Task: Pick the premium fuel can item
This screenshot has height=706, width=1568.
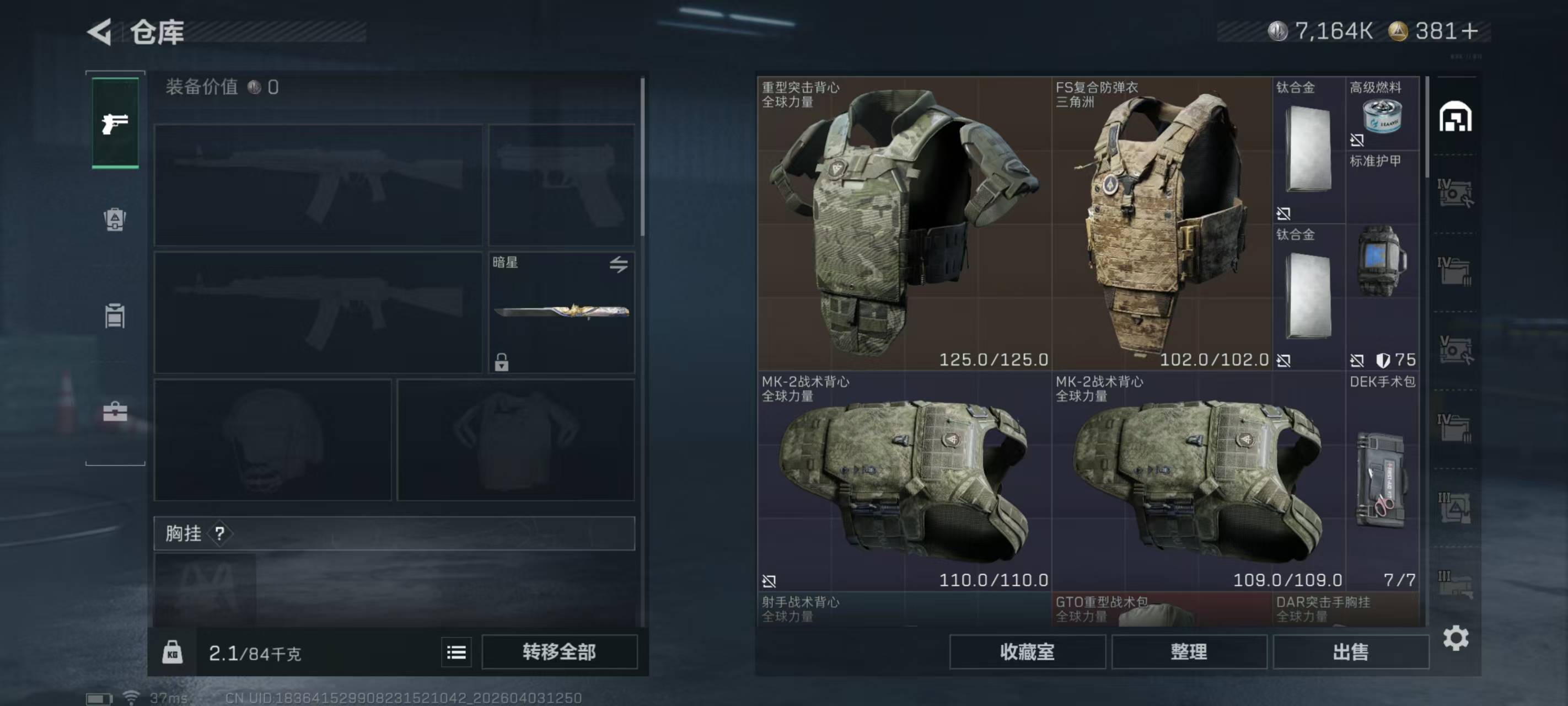Action: click(1382, 115)
